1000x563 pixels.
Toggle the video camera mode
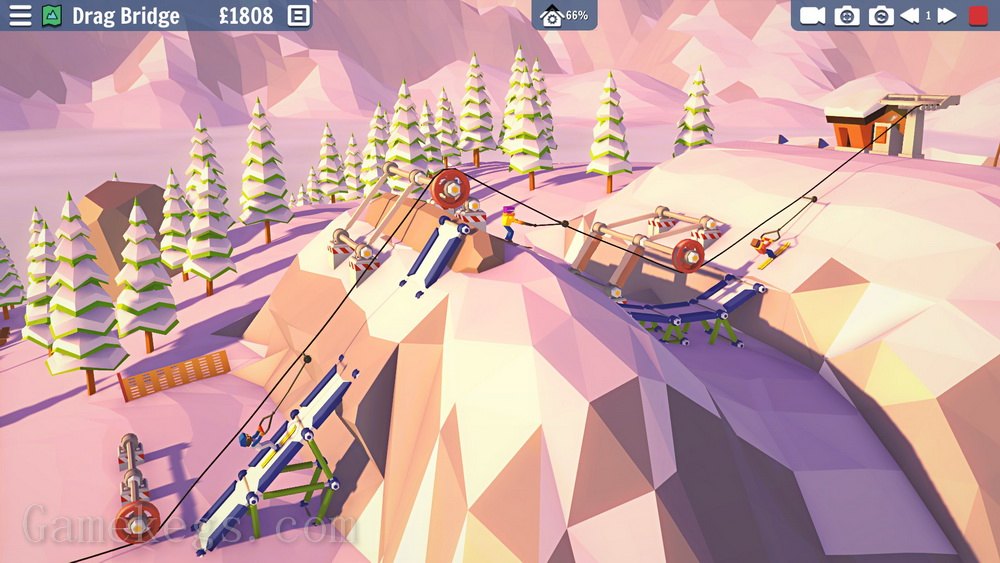[812, 16]
